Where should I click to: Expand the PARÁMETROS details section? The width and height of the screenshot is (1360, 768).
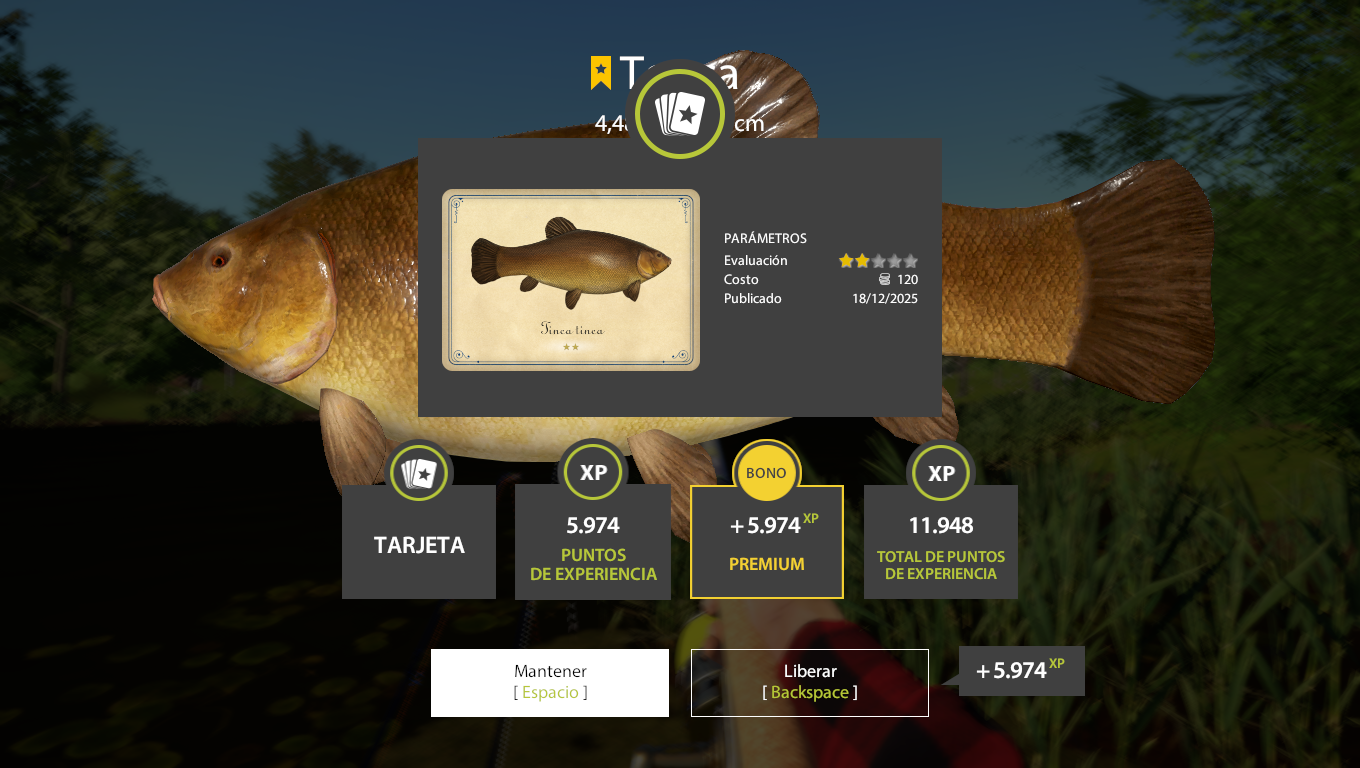pyautogui.click(x=766, y=238)
